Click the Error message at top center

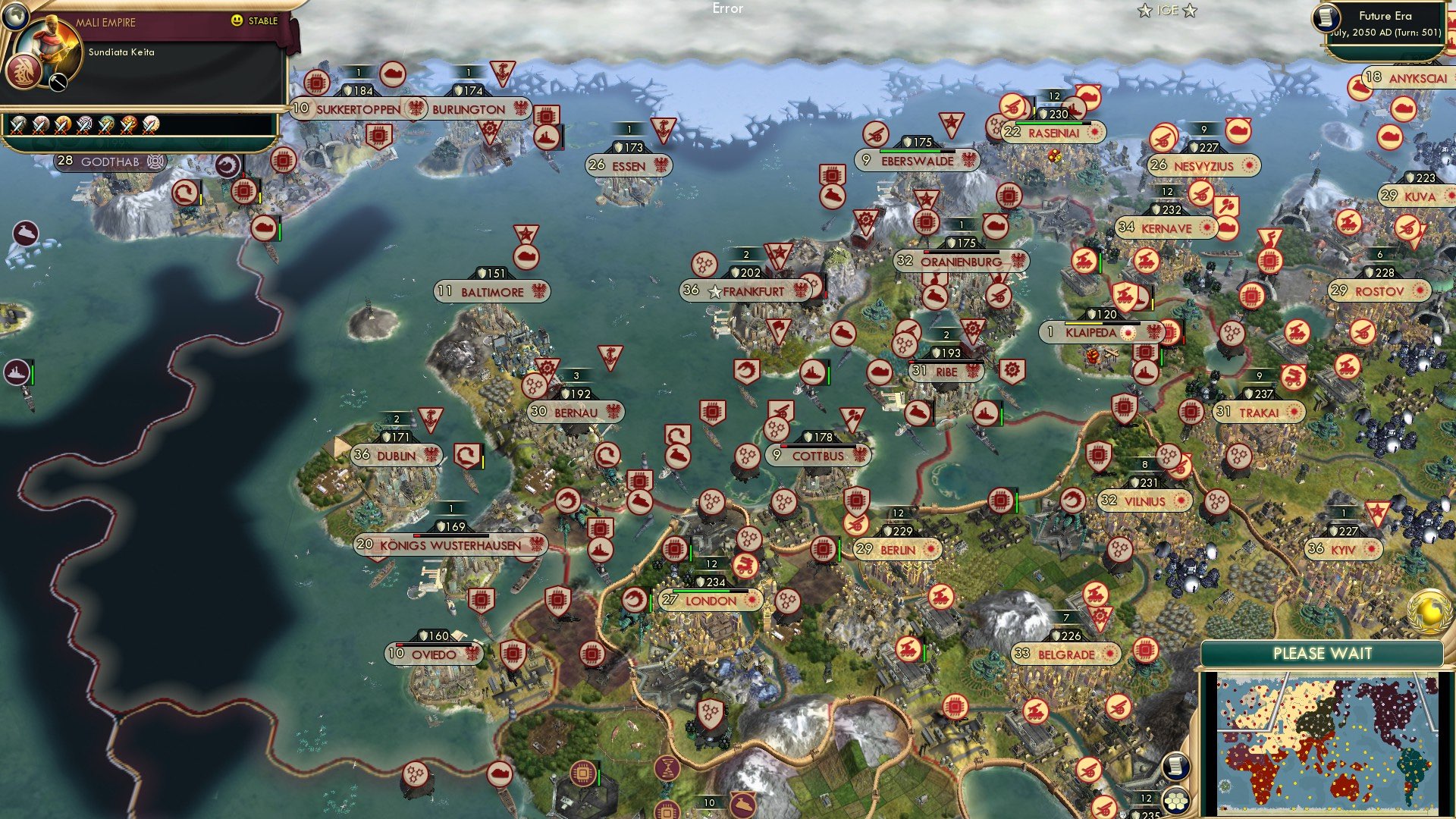coord(726,9)
